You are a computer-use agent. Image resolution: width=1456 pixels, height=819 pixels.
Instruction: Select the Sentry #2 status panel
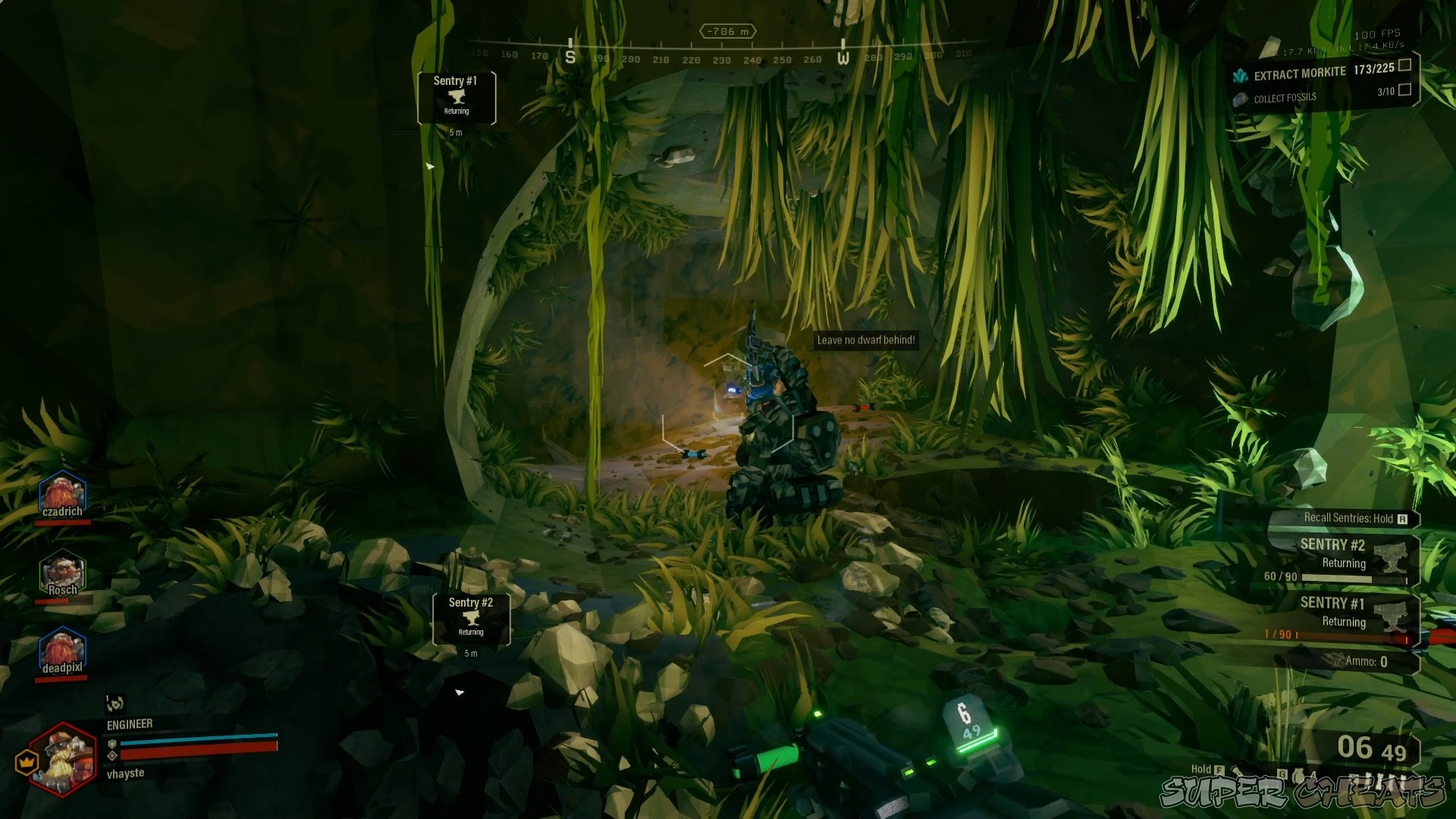click(x=1341, y=561)
